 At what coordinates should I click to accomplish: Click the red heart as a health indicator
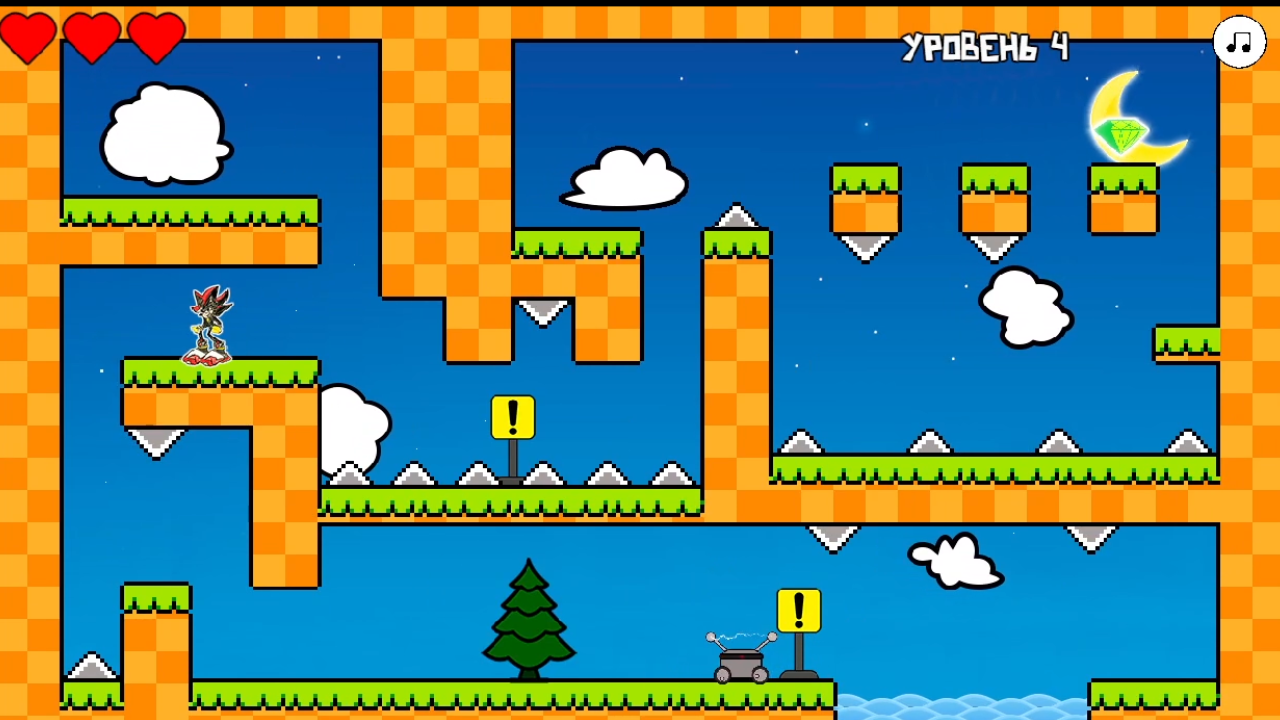[x=29, y=37]
